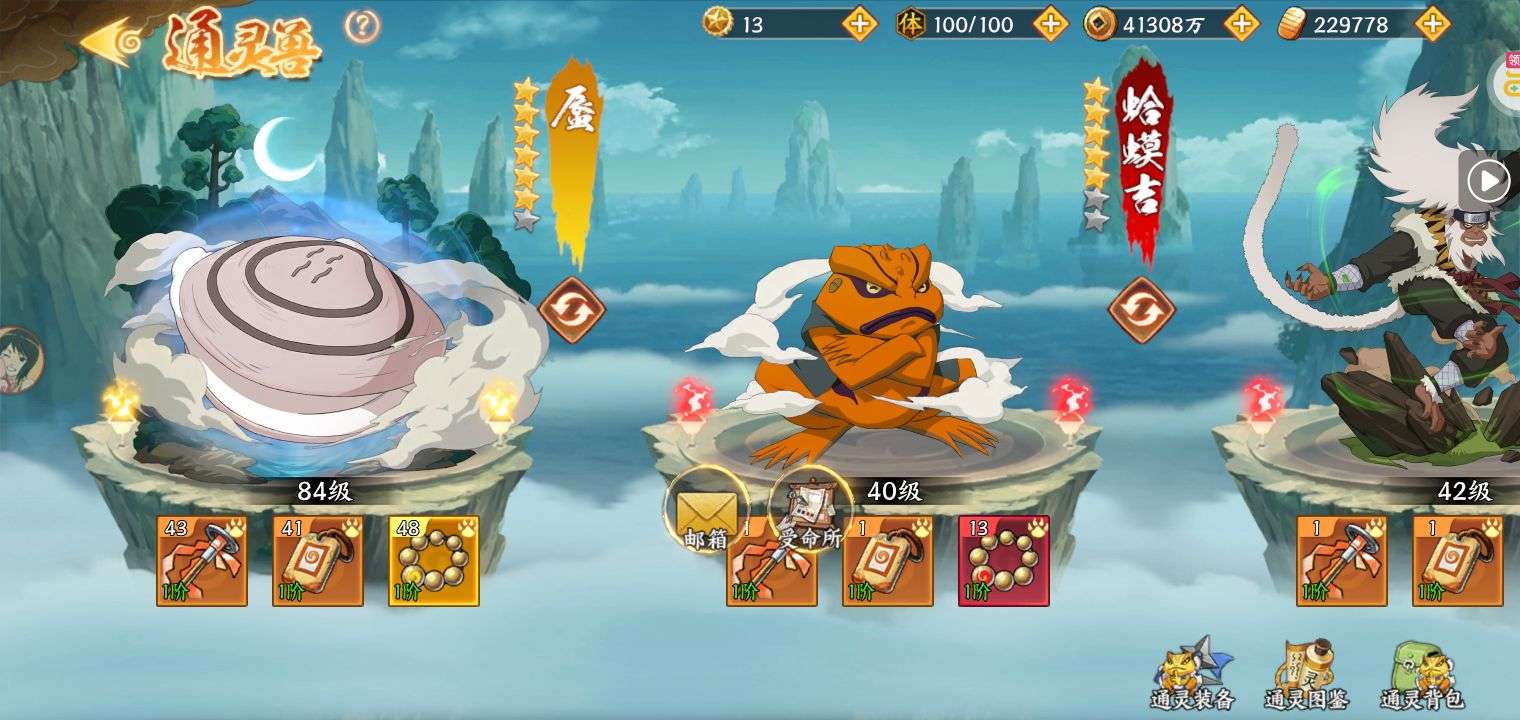The width and height of the screenshot is (1520, 720).
Task: Go back using the orange arrow
Action: point(108,42)
